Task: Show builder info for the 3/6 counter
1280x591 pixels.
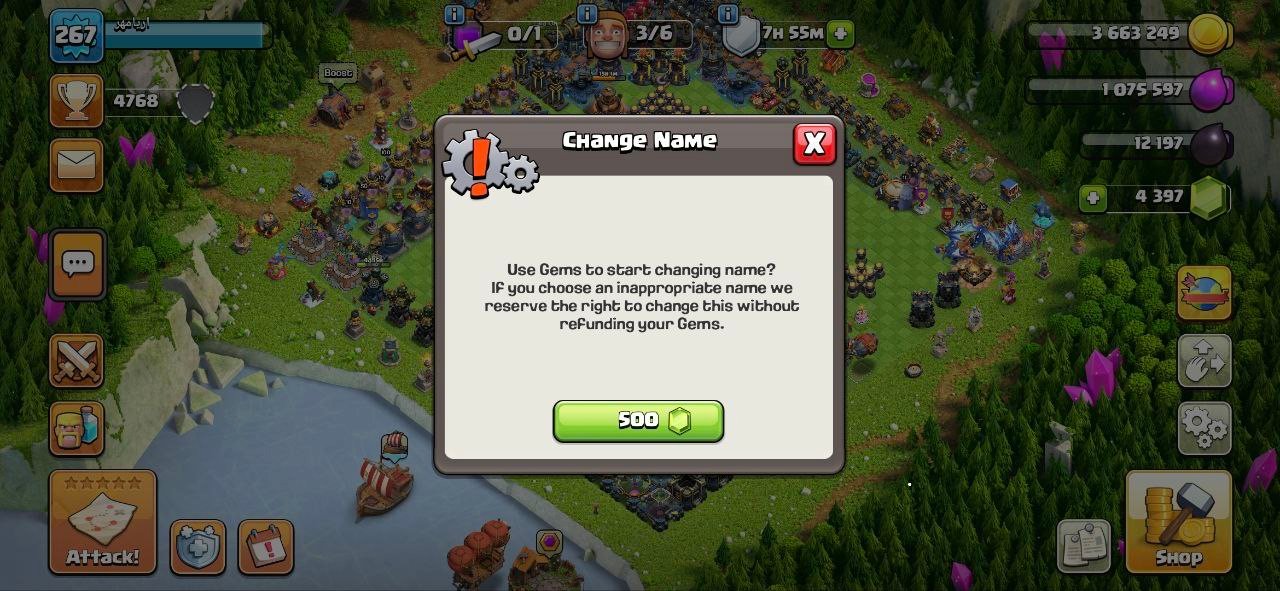Action: tap(588, 14)
